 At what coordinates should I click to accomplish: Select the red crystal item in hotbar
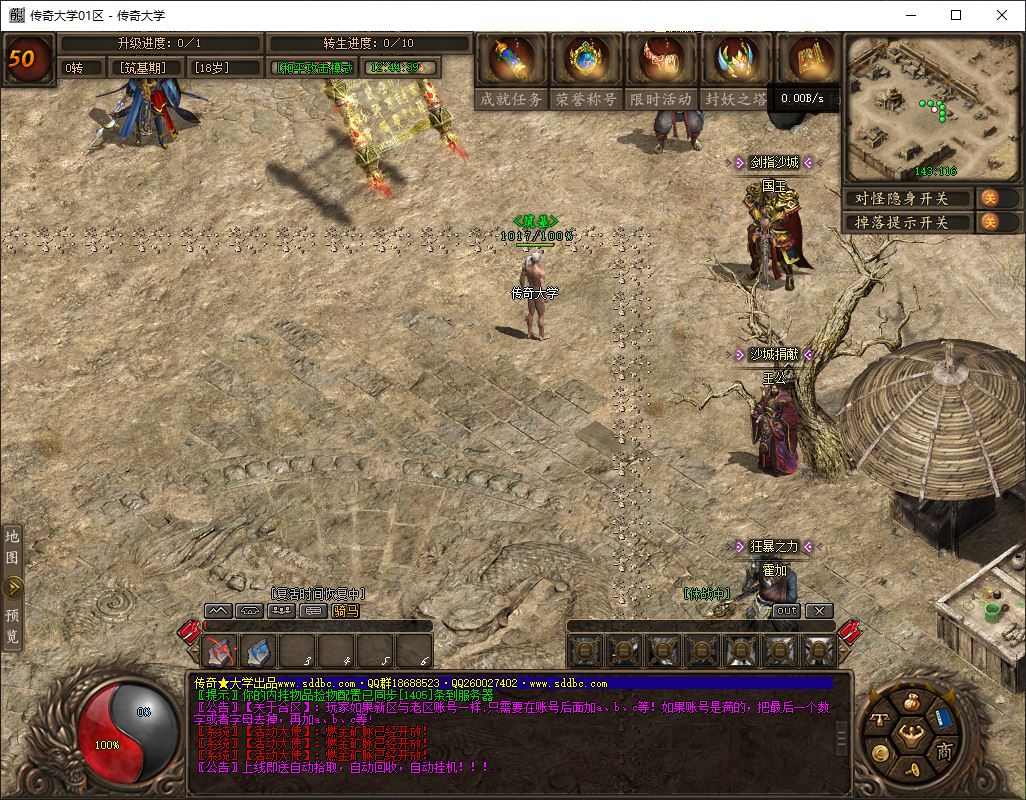[x=220, y=652]
